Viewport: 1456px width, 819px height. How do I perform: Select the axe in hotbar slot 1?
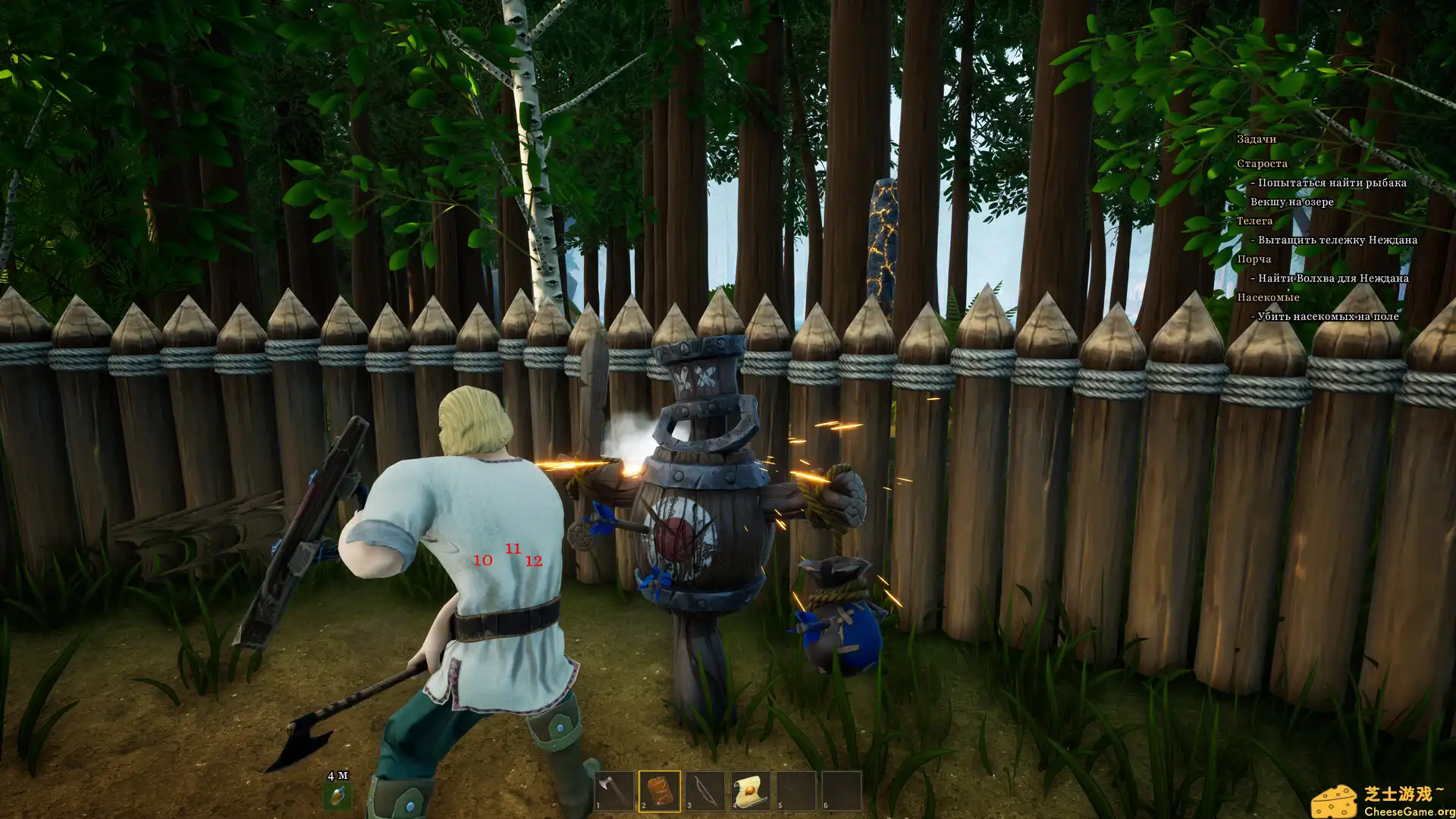614,791
